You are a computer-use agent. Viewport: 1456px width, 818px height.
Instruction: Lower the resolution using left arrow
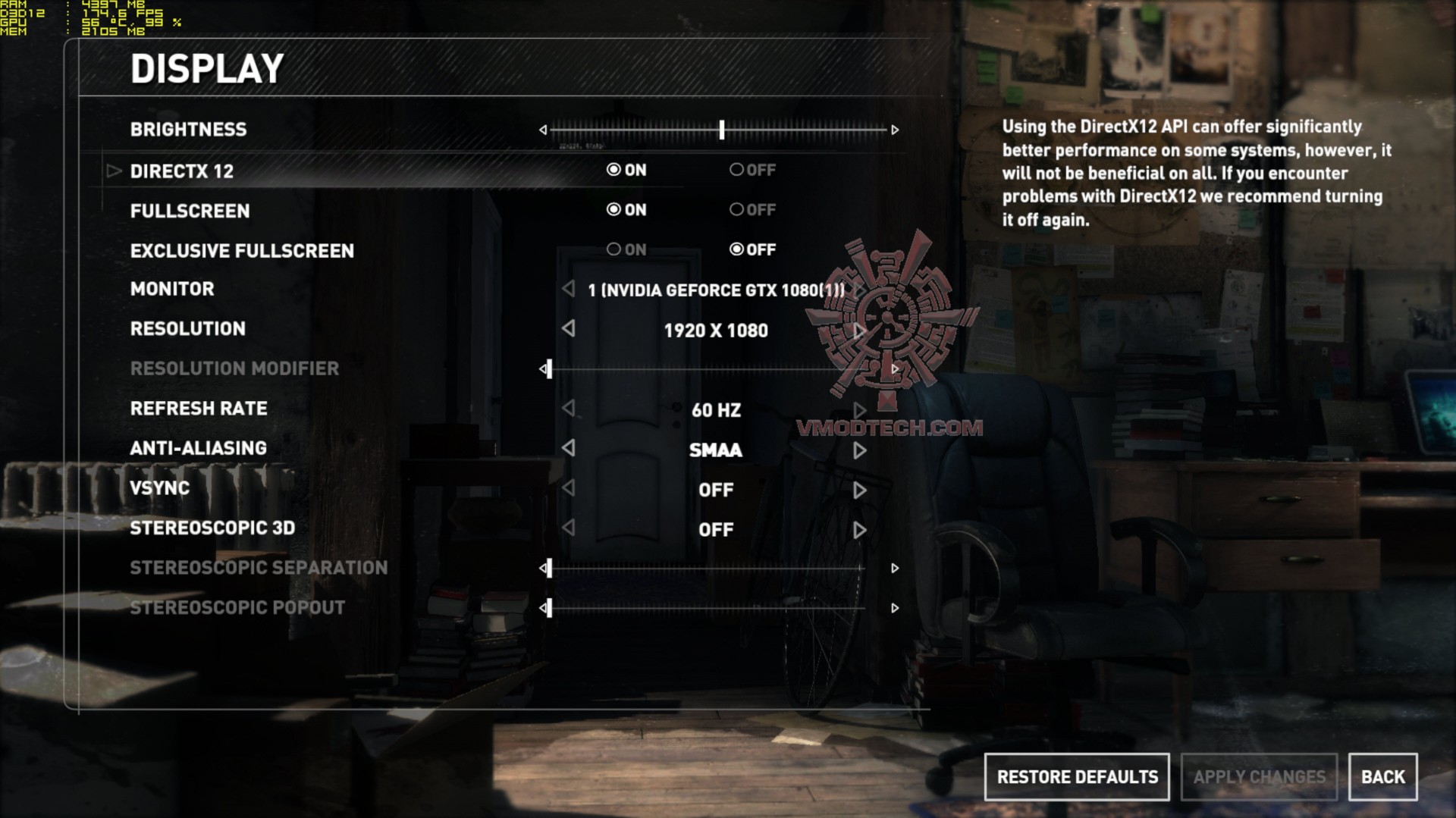pyautogui.click(x=569, y=328)
